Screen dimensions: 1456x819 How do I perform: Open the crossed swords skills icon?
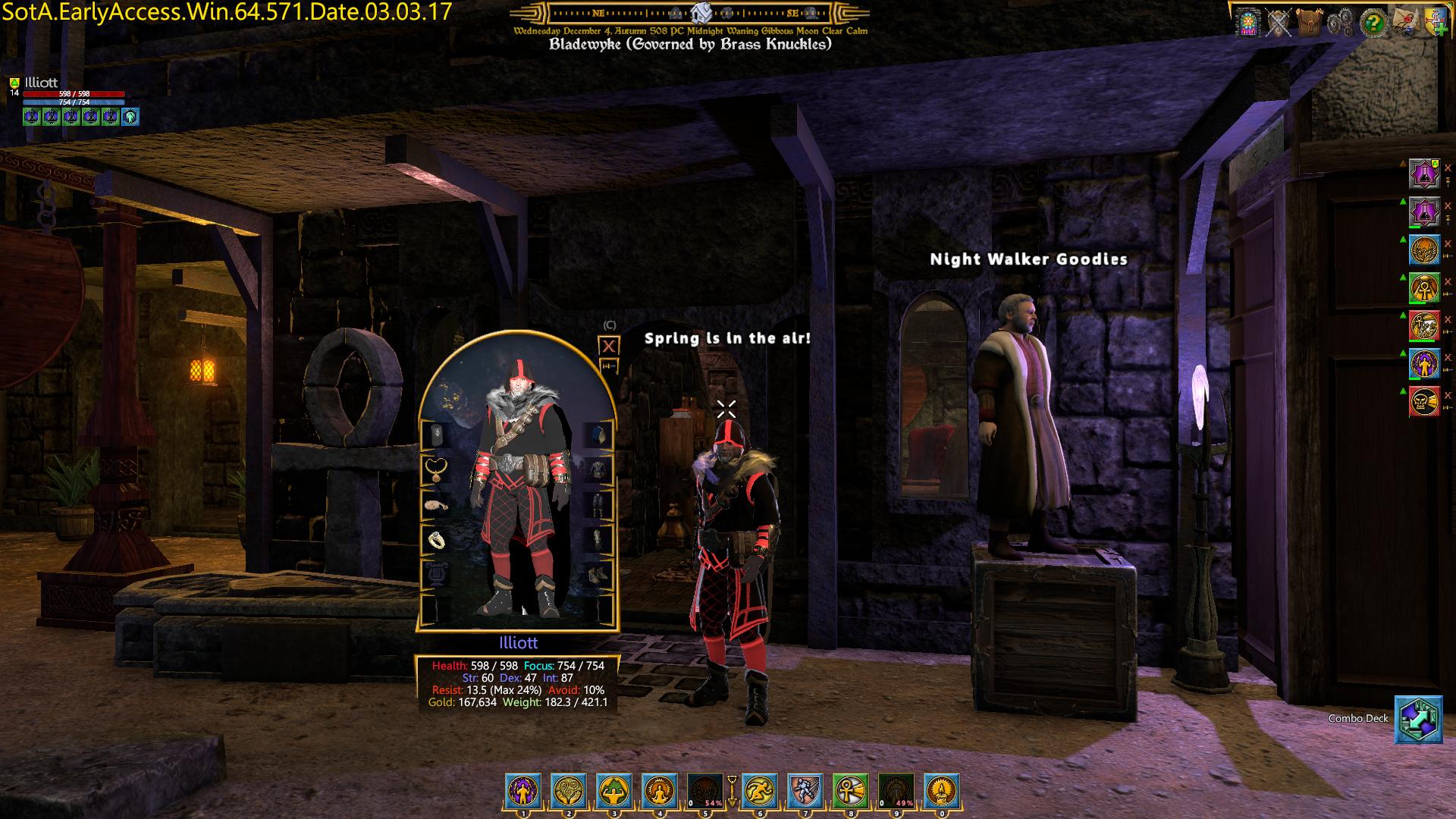tap(1278, 22)
